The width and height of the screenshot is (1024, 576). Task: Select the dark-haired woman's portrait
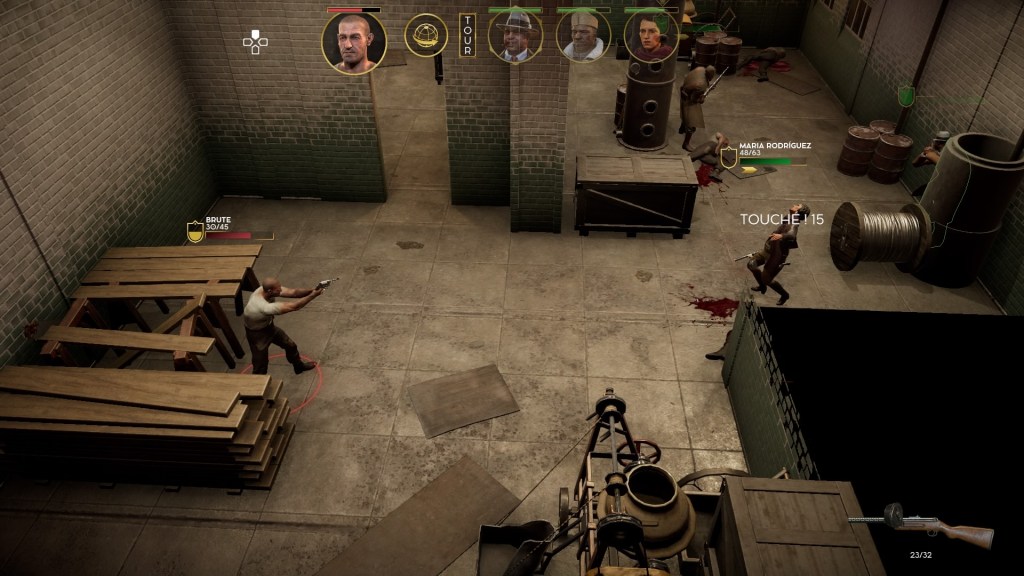pyautogui.click(x=651, y=36)
